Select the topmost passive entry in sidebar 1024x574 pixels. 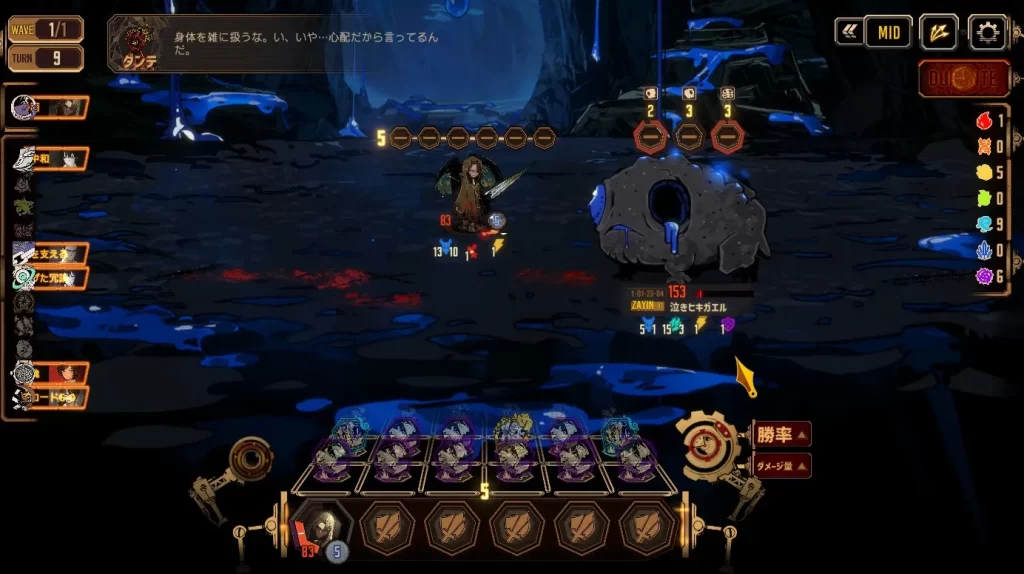[x=50, y=107]
